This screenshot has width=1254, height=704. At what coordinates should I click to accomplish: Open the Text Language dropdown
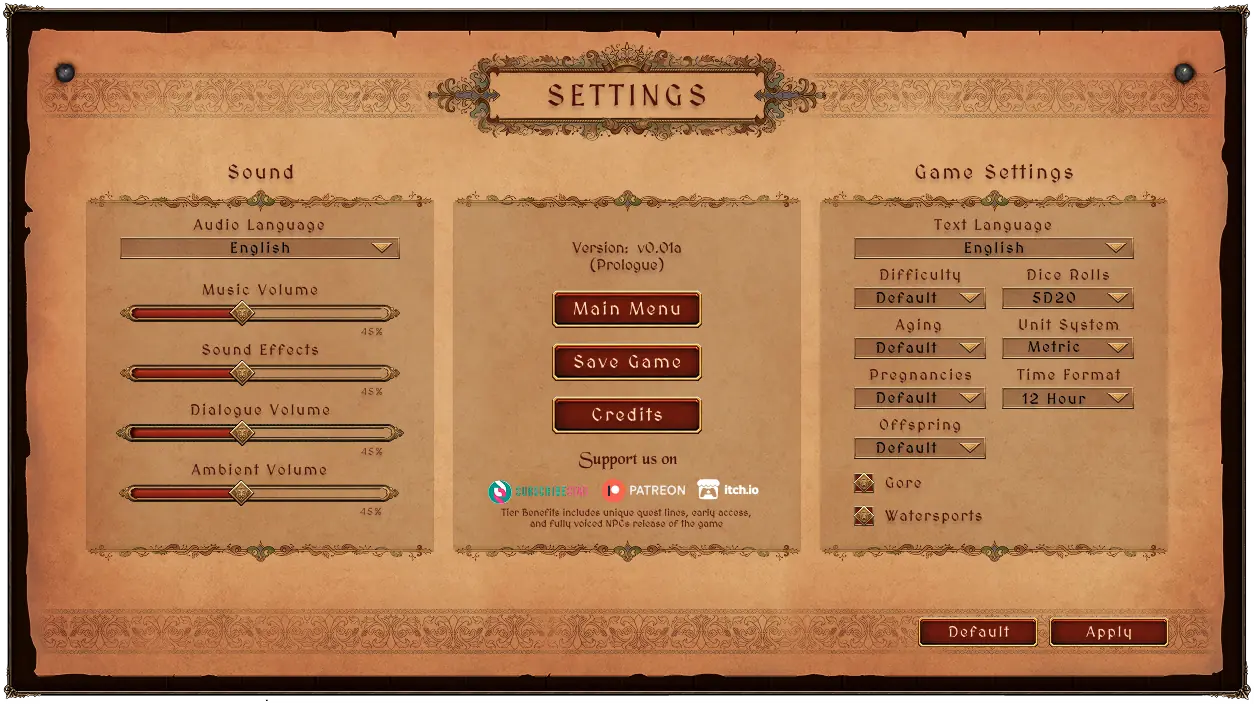993,248
